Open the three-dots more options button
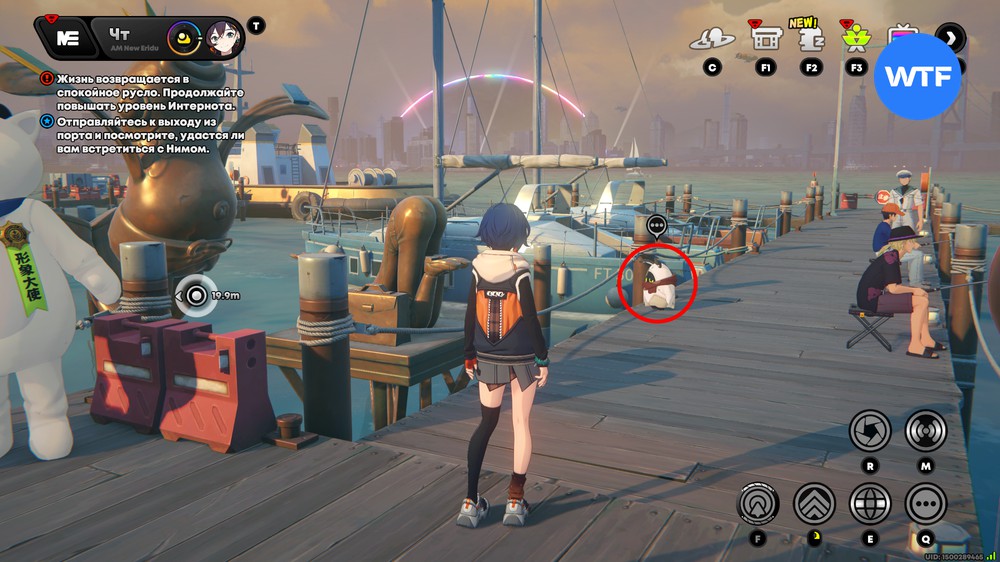This screenshot has height=562, width=1000. [x=926, y=504]
